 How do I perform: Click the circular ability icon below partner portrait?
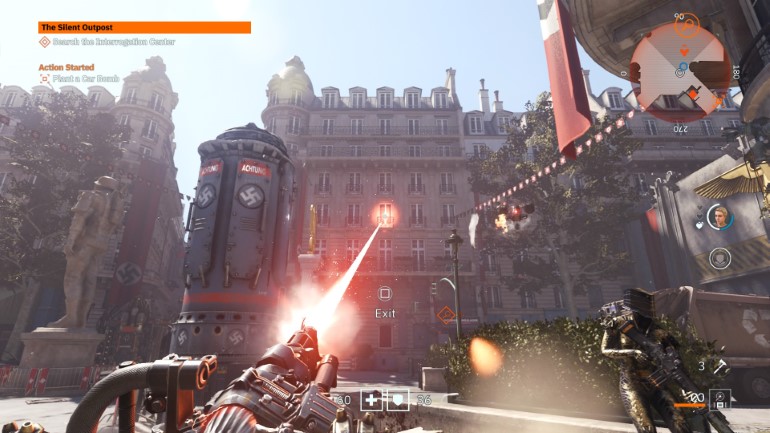point(719,257)
